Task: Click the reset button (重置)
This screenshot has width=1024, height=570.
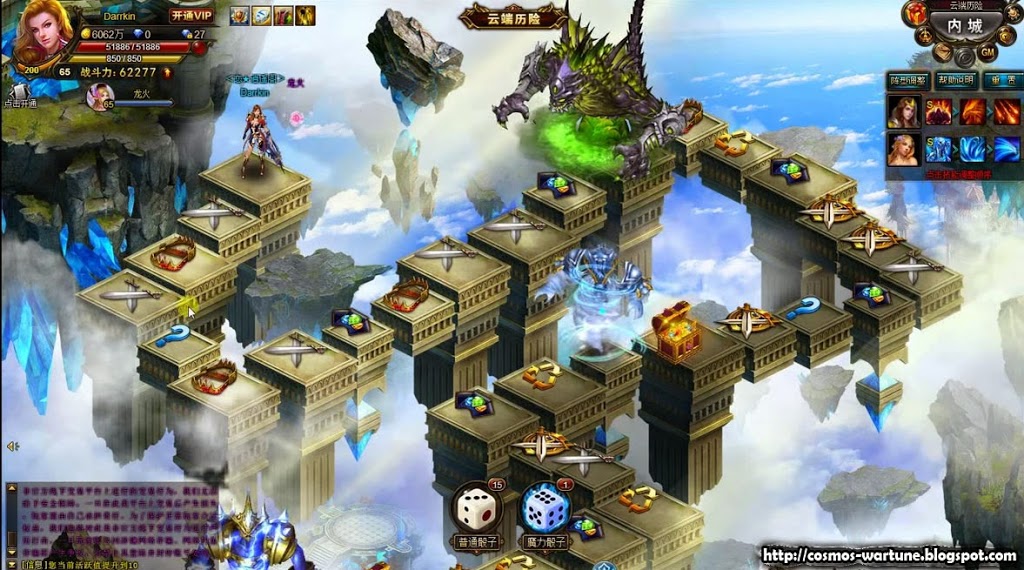Action: (1003, 80)
